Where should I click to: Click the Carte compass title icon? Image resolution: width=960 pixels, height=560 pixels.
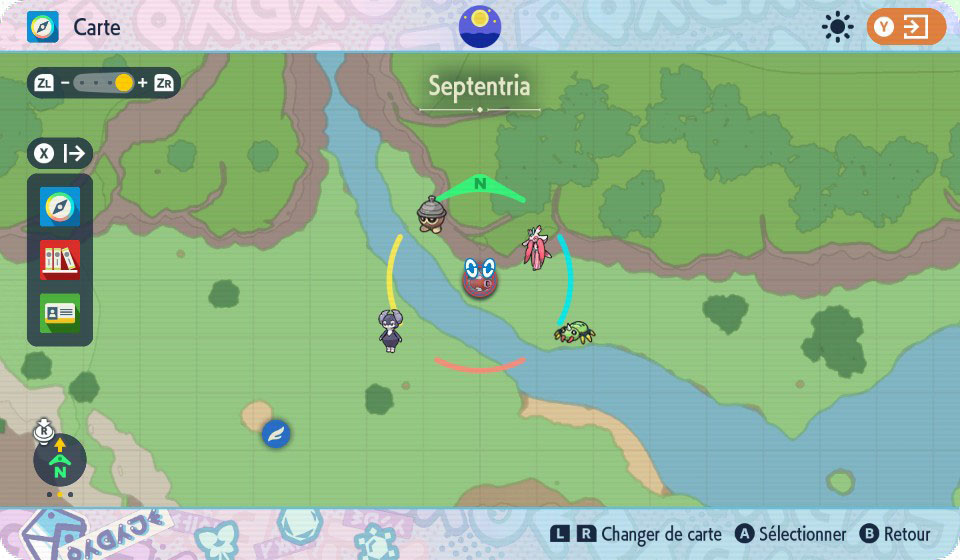(43, 27)
